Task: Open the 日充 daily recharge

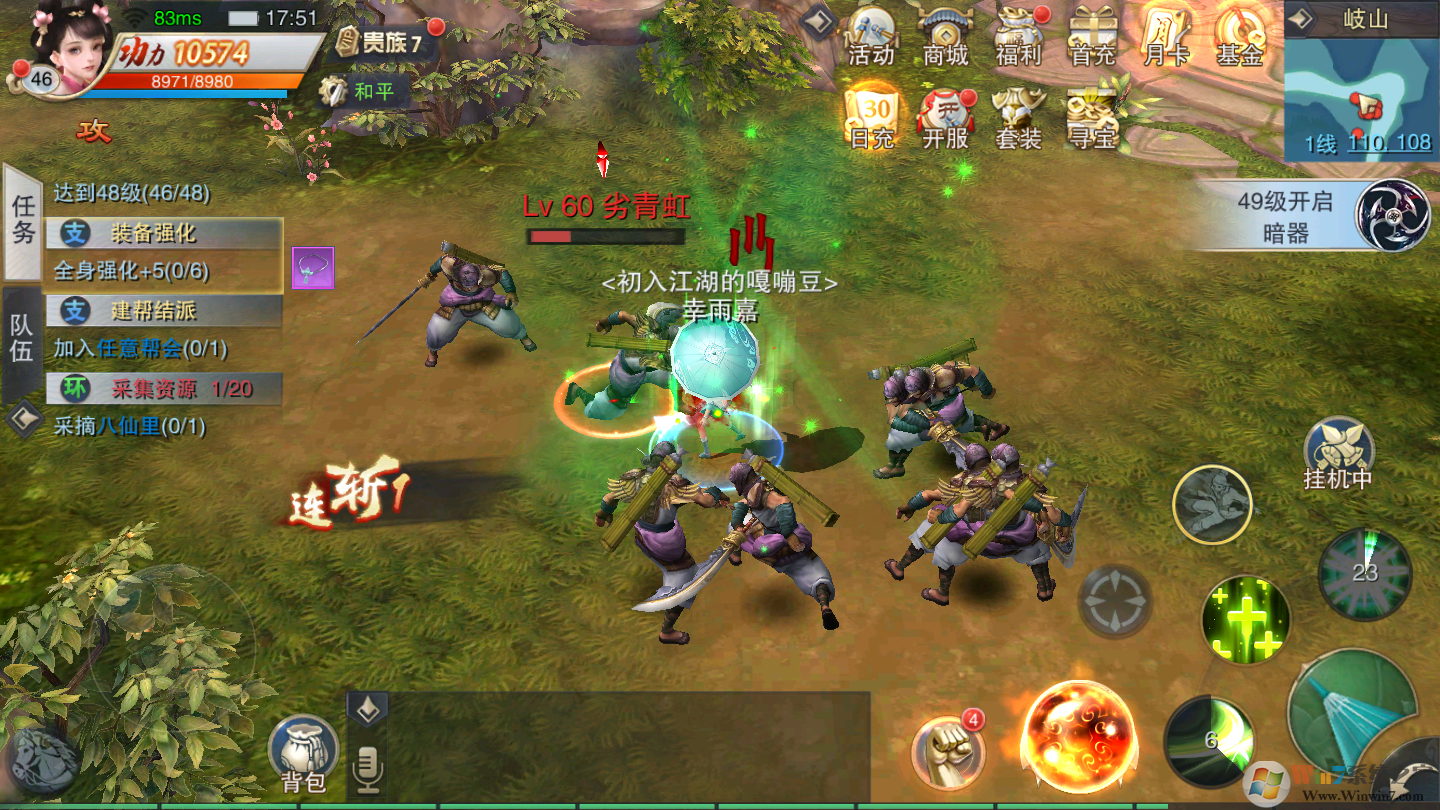Action: click(871, 119)
